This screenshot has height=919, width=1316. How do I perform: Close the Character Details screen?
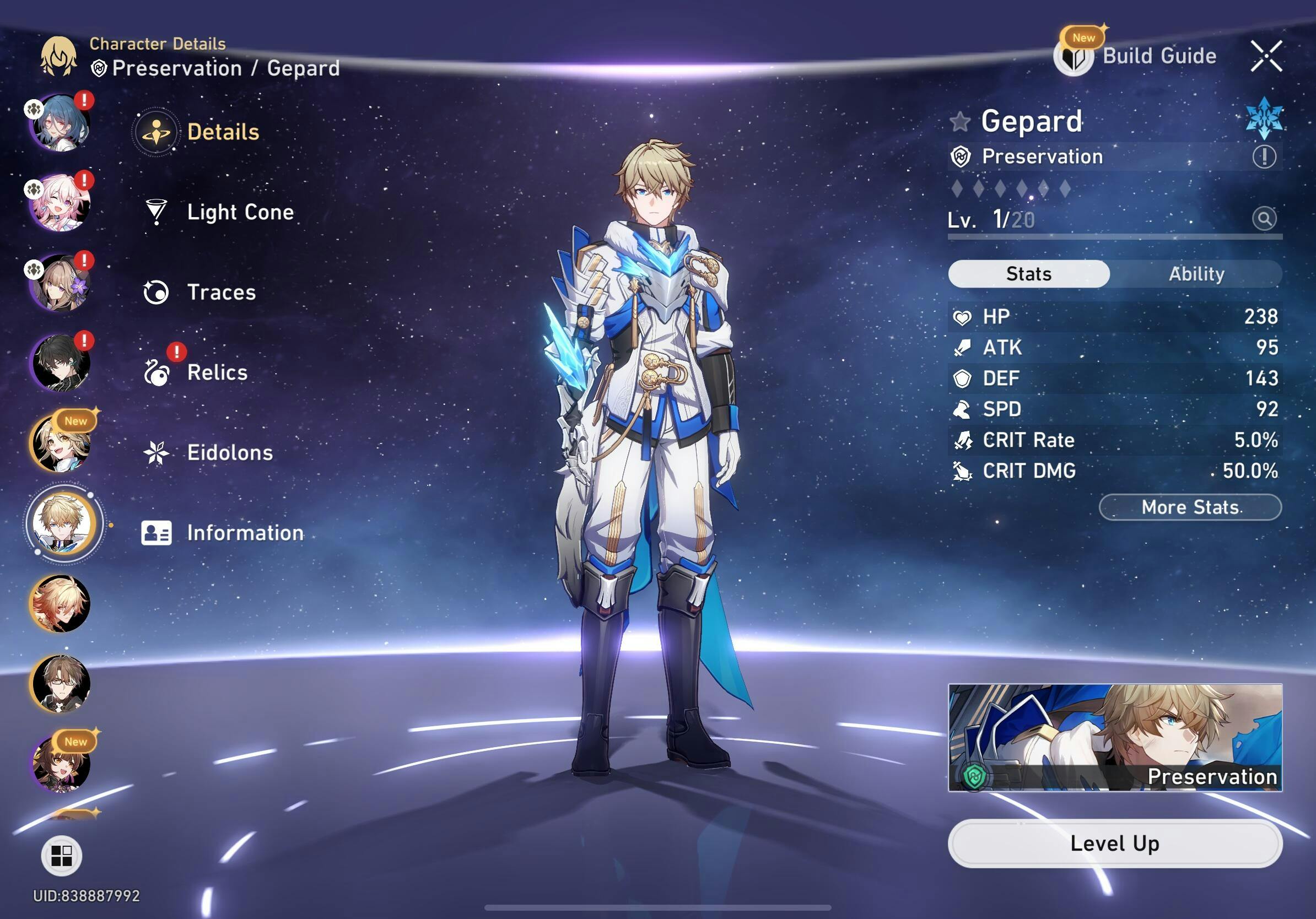[x=1266, y=56]
